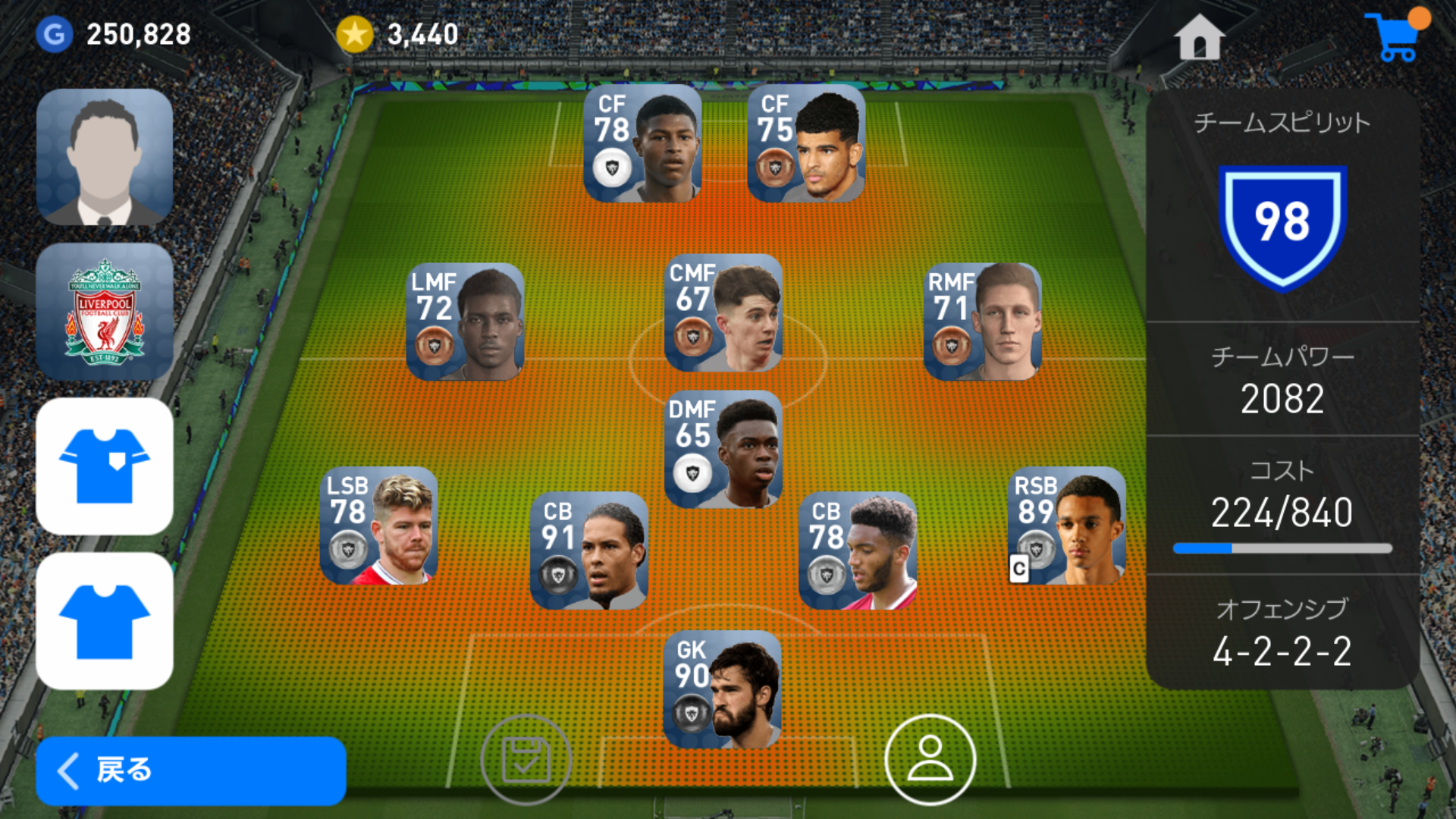Screen dimensions: 1456x819
Task: Tap the RMF 71 player card
Action: (x=982, y=322)
